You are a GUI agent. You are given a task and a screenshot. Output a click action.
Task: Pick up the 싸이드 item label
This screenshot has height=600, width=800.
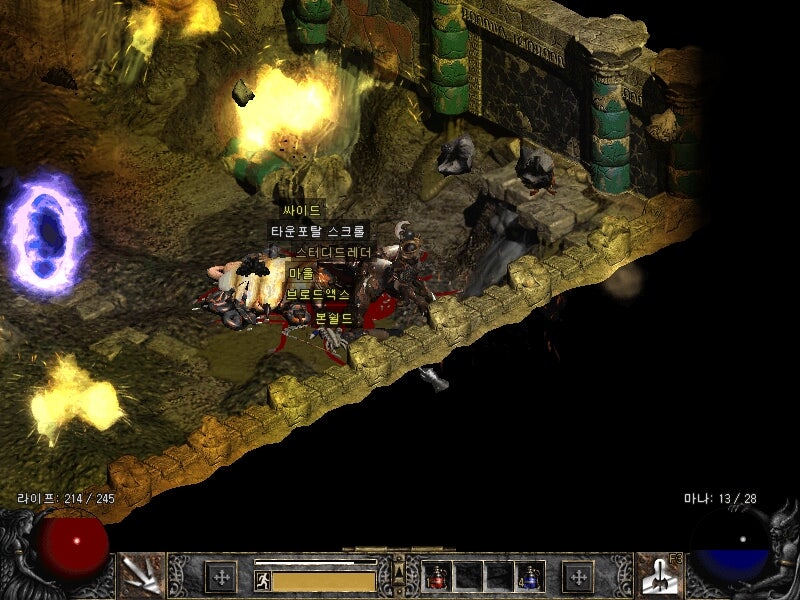[x=301, y=211]
